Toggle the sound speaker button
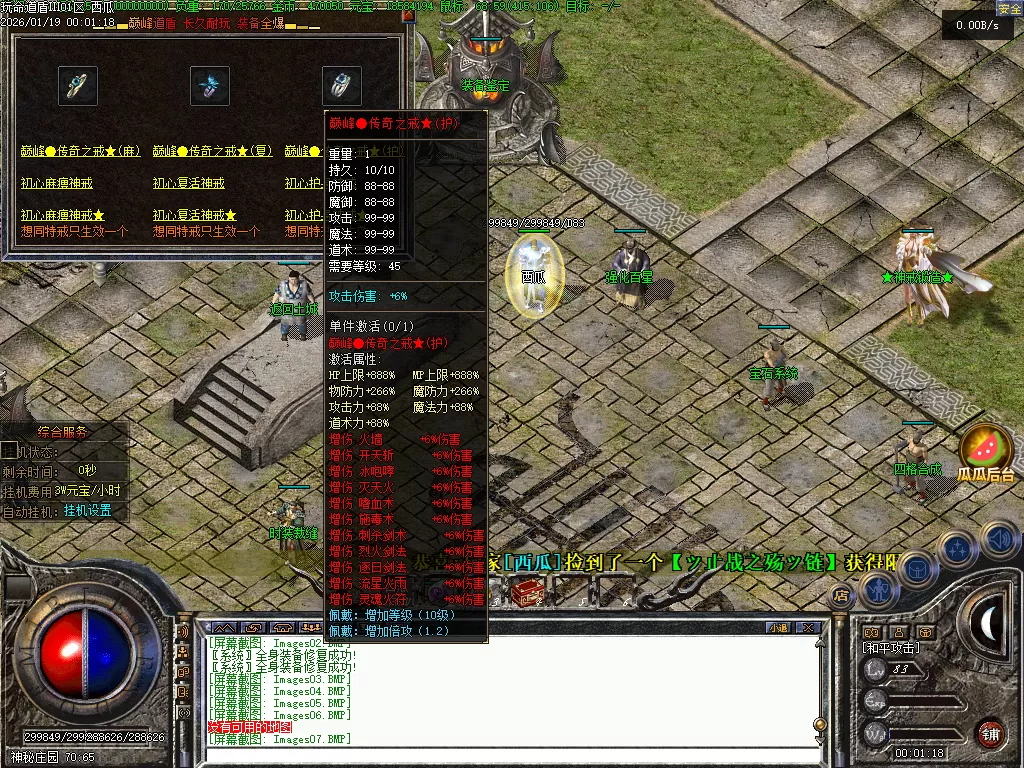 999,540
